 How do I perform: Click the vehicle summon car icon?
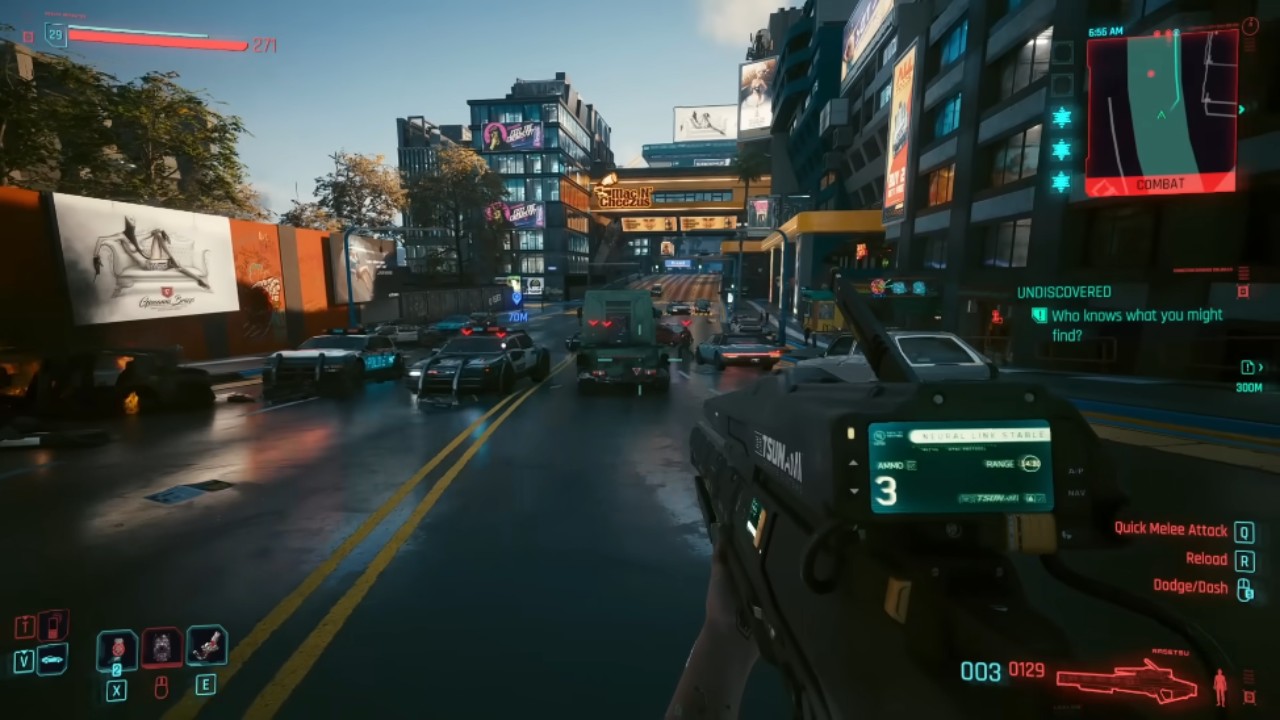point(53,660)
